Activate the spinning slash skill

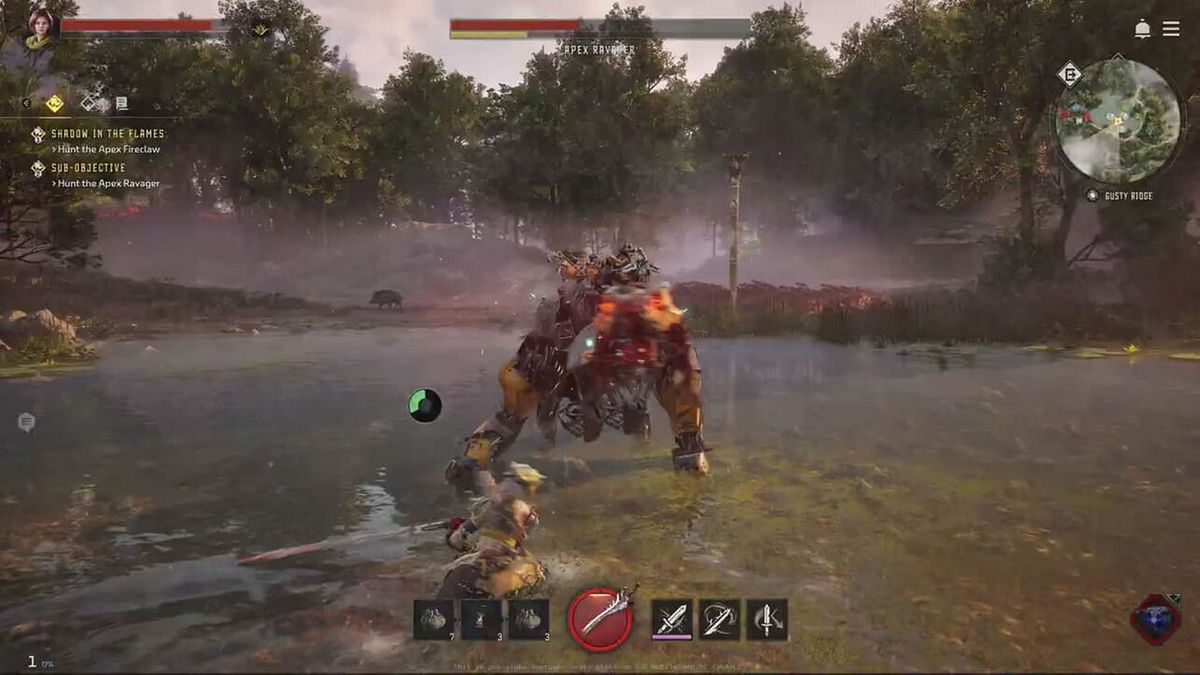[719, 619]
